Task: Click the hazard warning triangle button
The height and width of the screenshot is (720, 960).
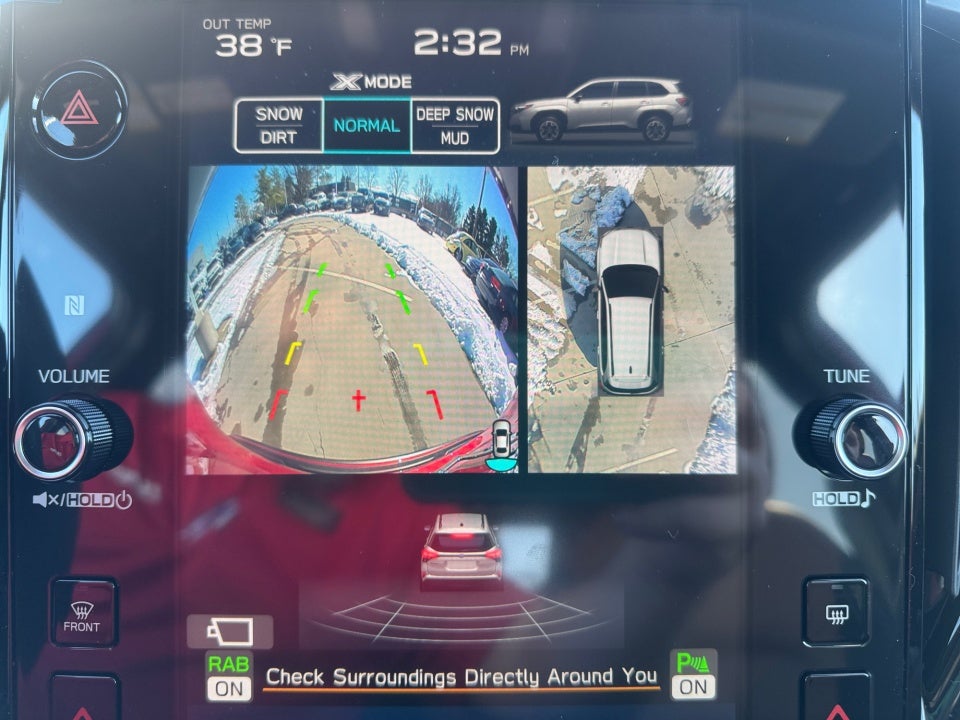Action: (79, 107)
